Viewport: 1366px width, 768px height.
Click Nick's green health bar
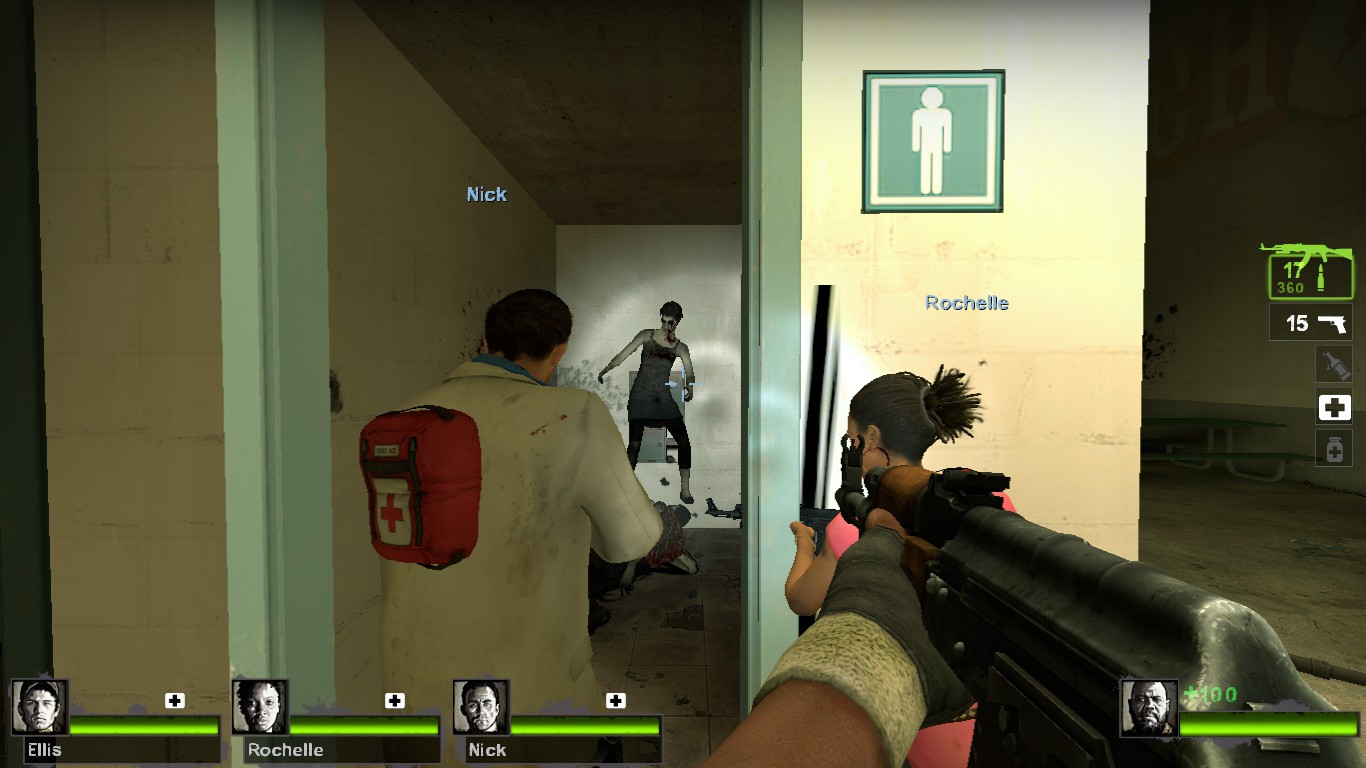[585, 726]
